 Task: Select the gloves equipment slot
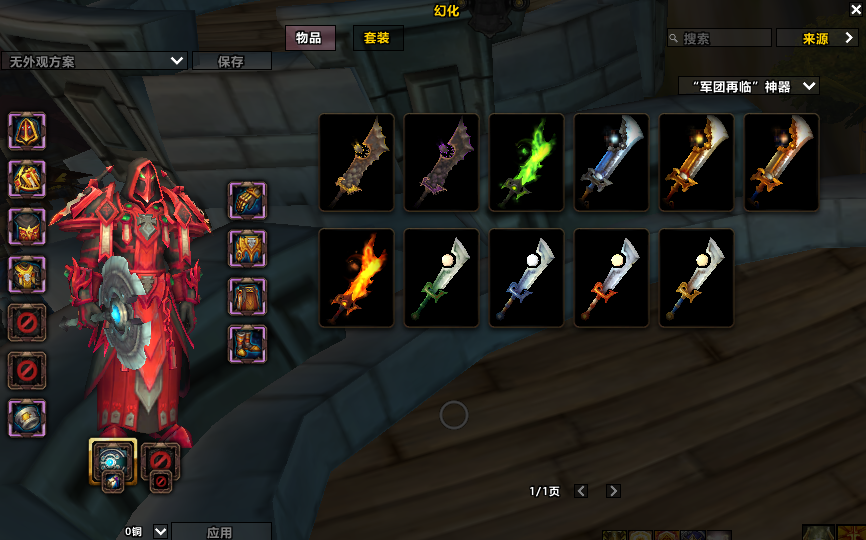tap(247, 200)
